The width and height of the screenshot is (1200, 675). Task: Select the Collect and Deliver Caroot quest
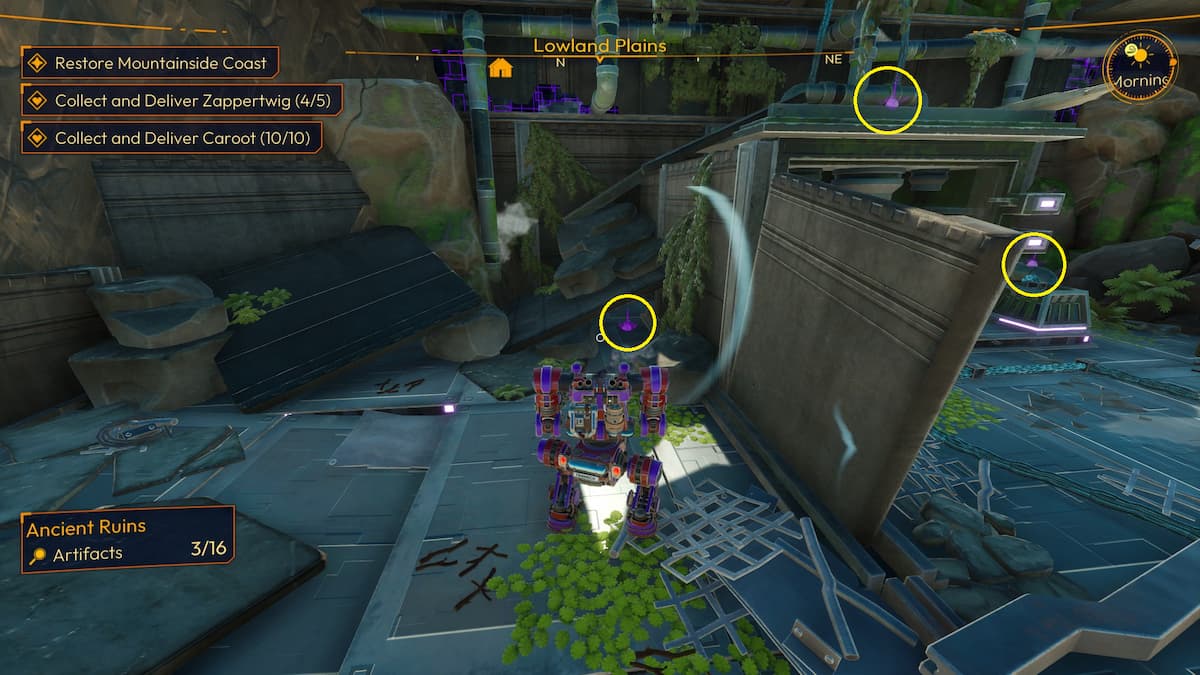click(x=171, y=138)
